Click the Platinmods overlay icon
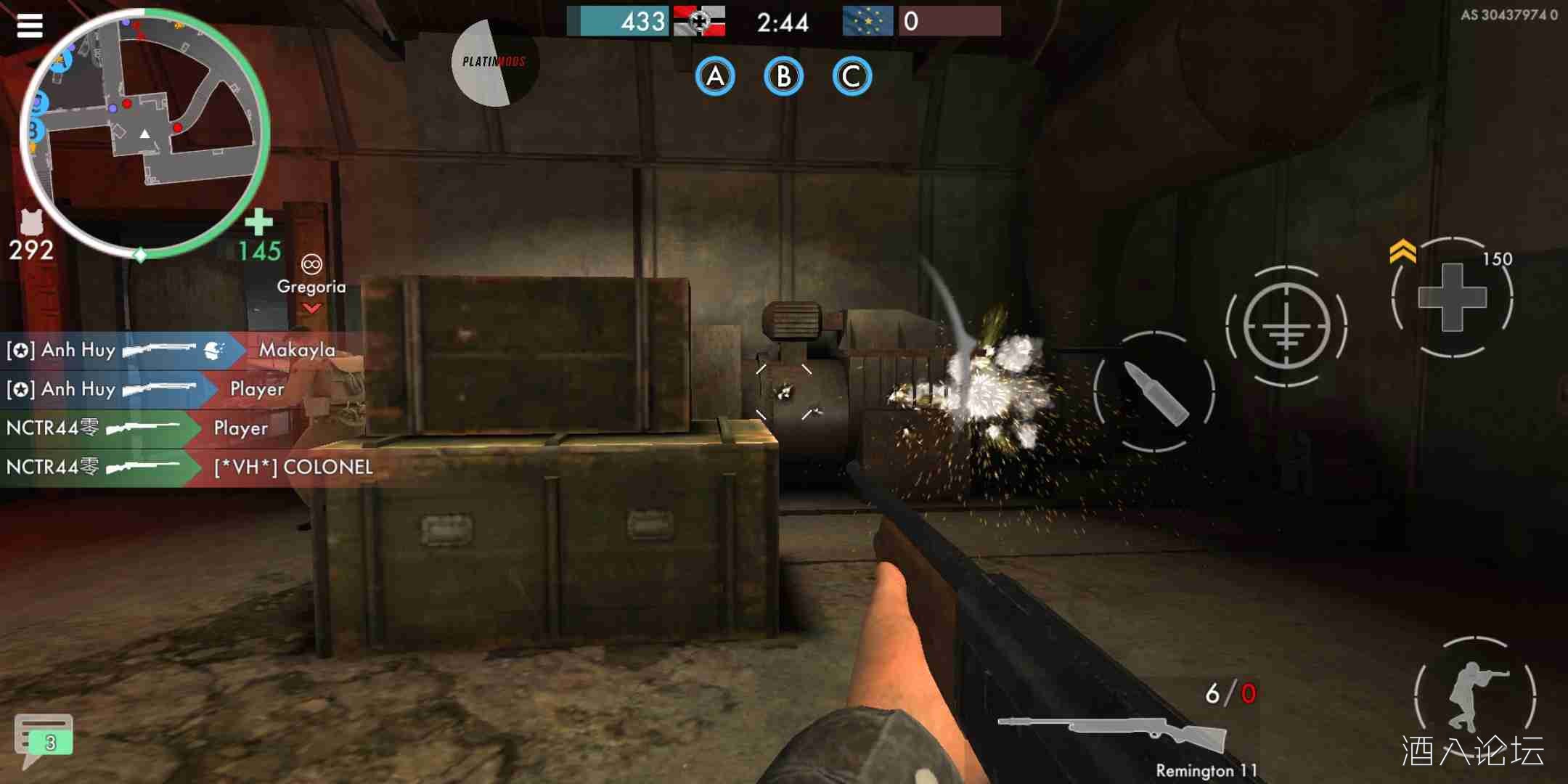This screenshot has width=1568, height=784. pyautogui.click(x=494, y=62)
